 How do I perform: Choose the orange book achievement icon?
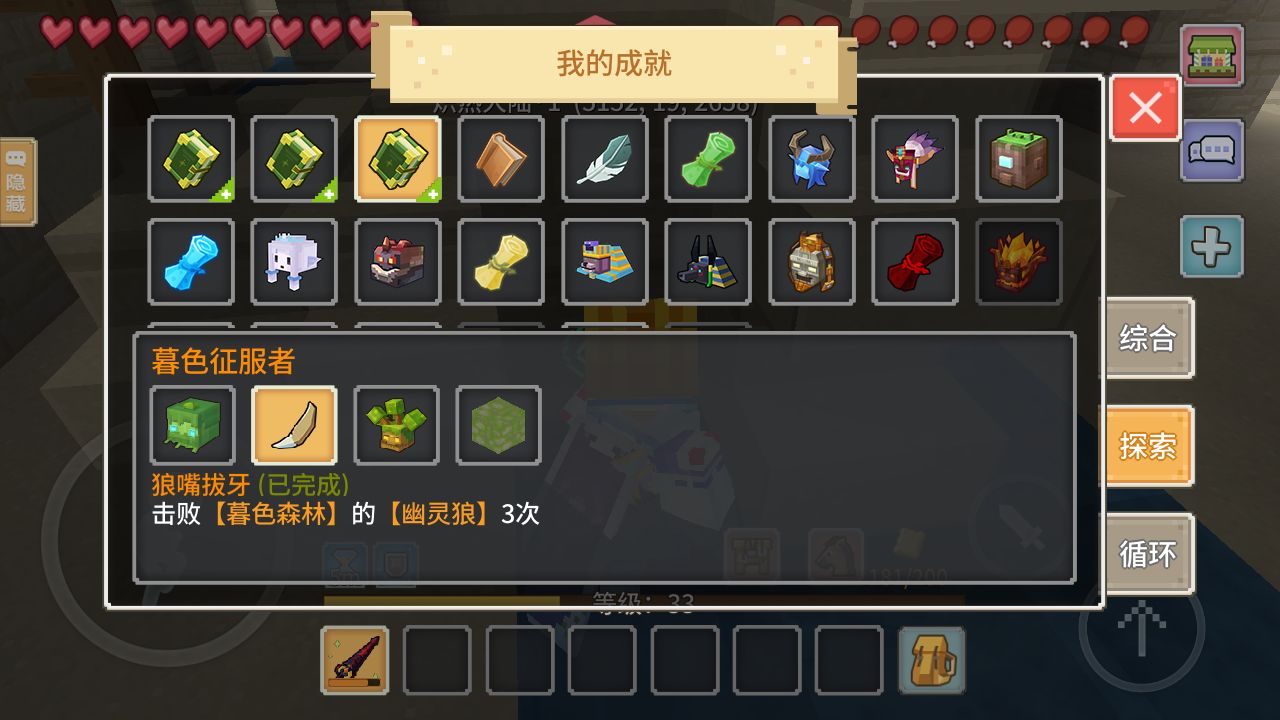501,159
